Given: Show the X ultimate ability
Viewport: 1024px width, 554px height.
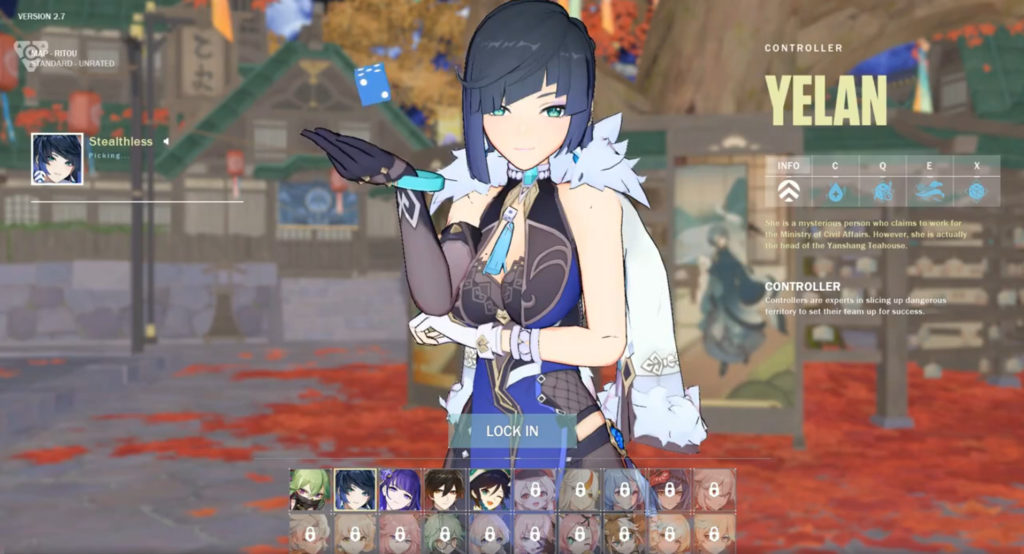Looking at the screenshot, I should 976,190.
